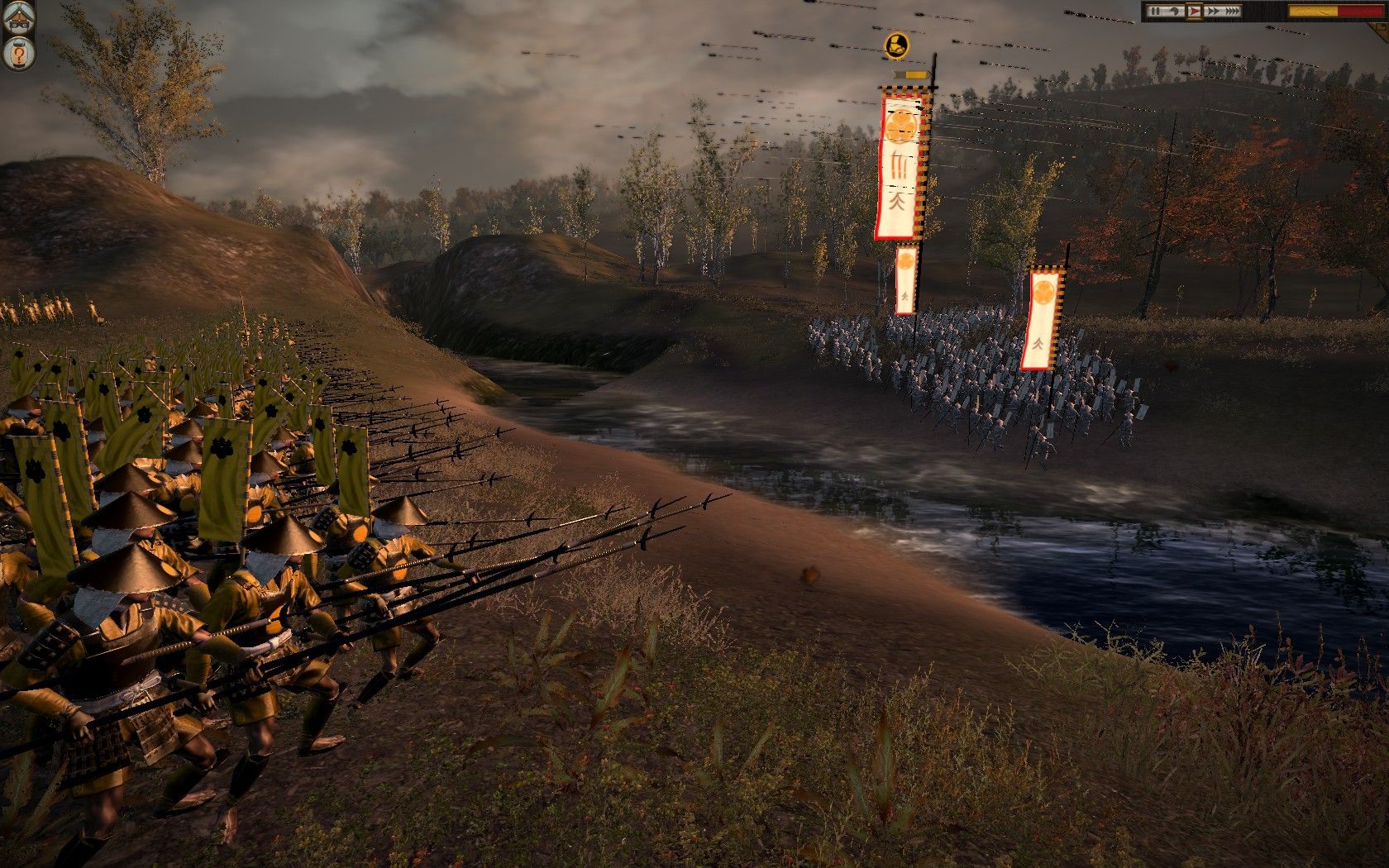Switch to slow motion speed
Image resolution: width=1389 pixels, height=868 pixels.
pyautogui.click(x=1175, y=12)
